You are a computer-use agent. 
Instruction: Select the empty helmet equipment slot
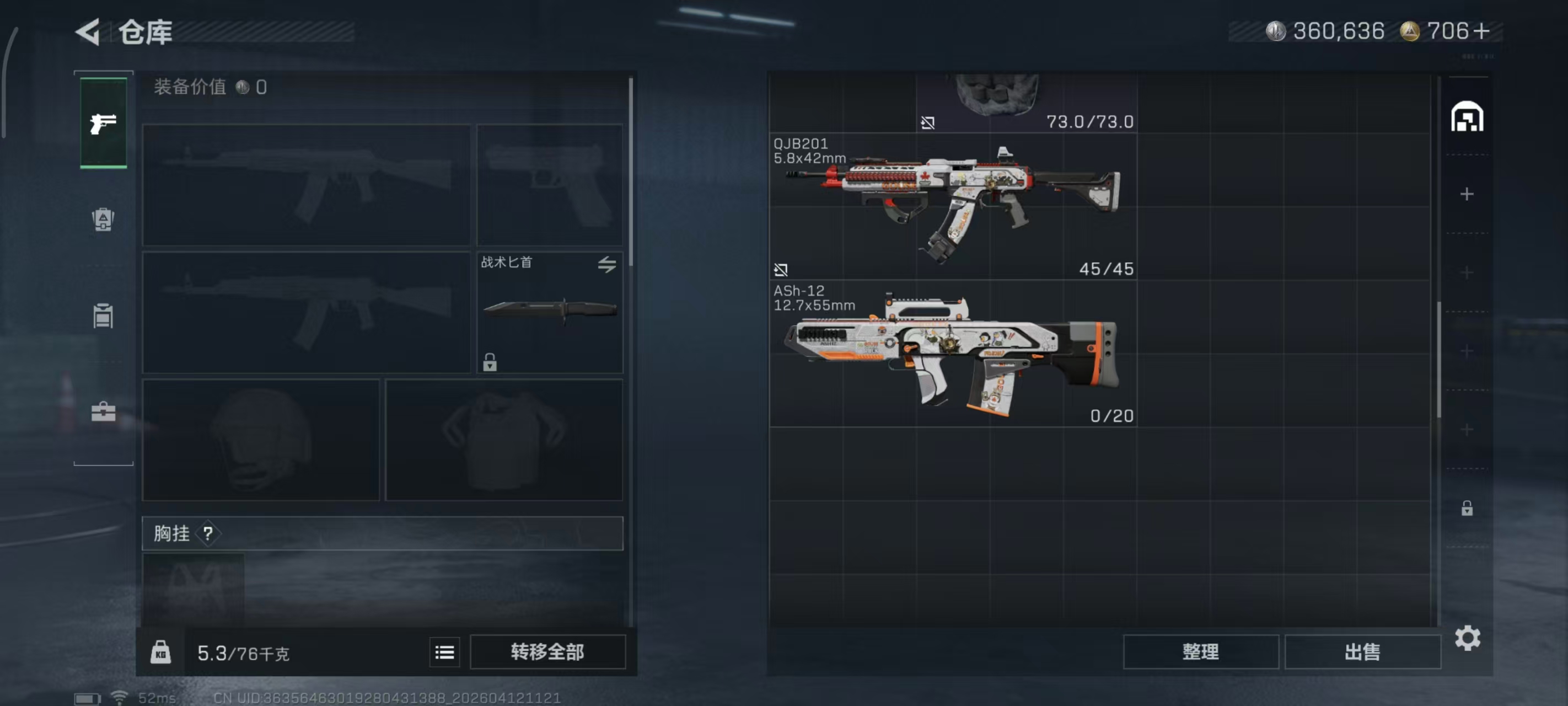tap(261, 440)
